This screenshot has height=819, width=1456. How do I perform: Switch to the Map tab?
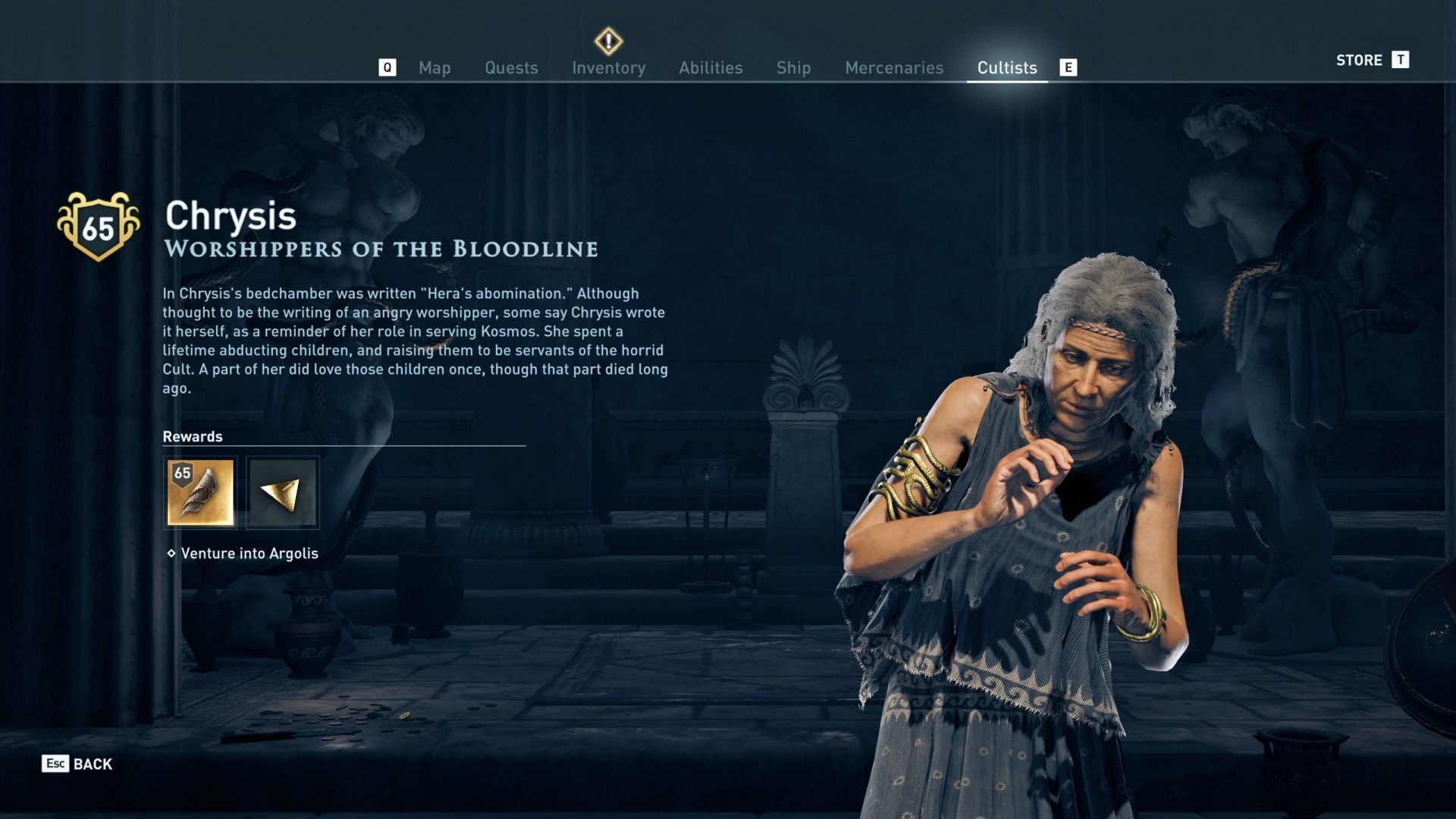pos(435,68)
